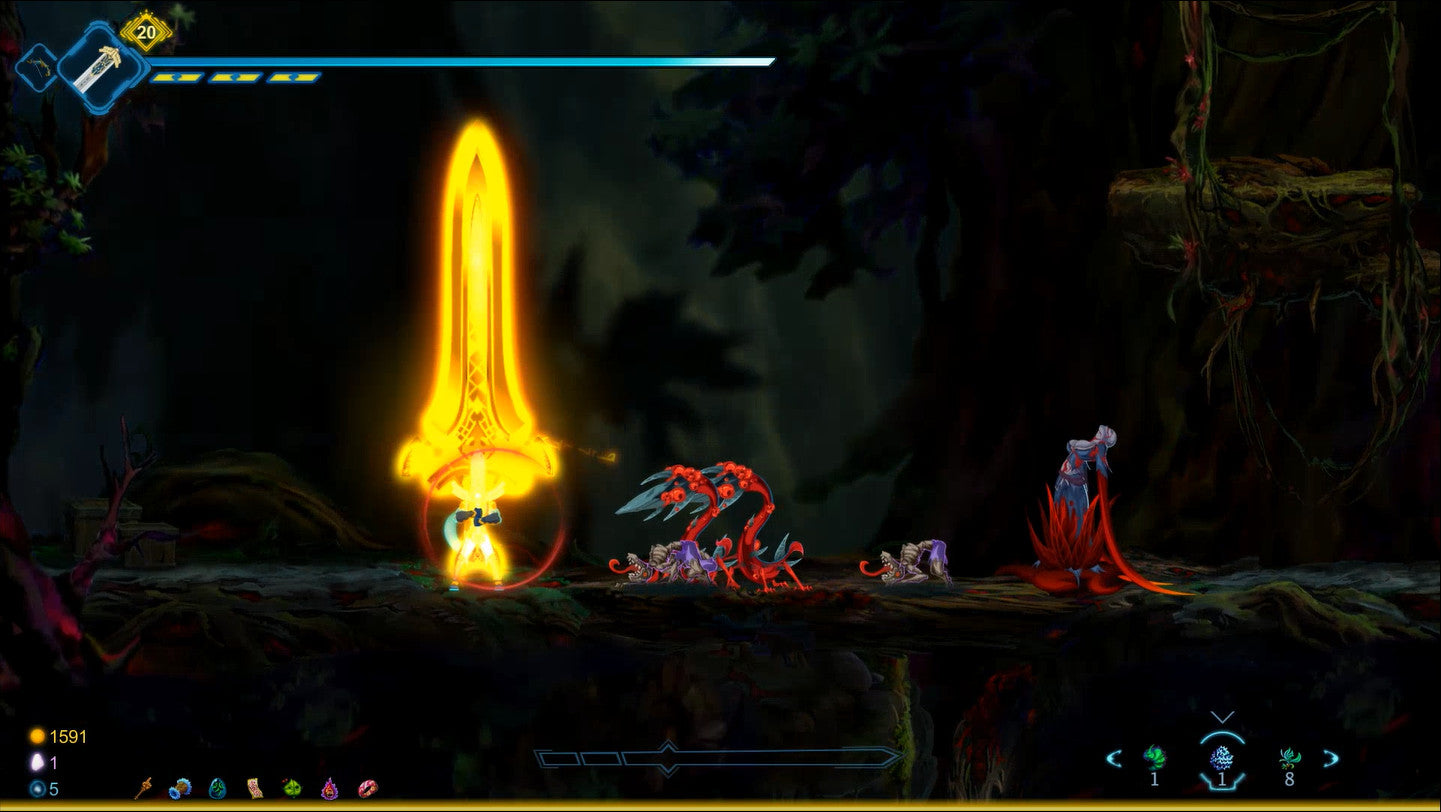The image size is (1441, 812).
Task: Switch to the secondary bow weapon slot
Action: [x=37, y=67]
